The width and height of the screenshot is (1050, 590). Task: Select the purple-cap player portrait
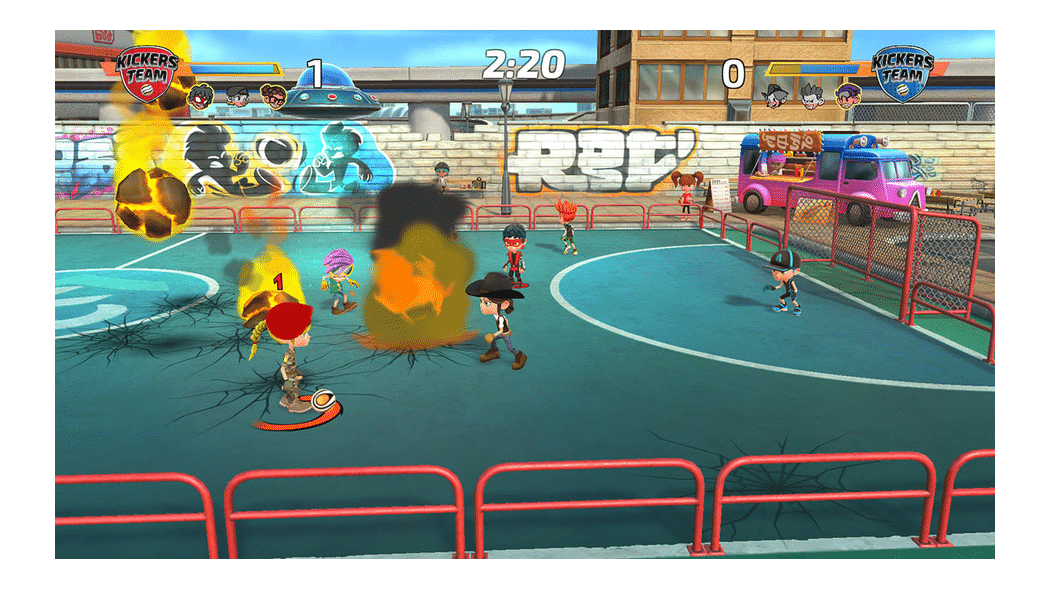[847, 96]
